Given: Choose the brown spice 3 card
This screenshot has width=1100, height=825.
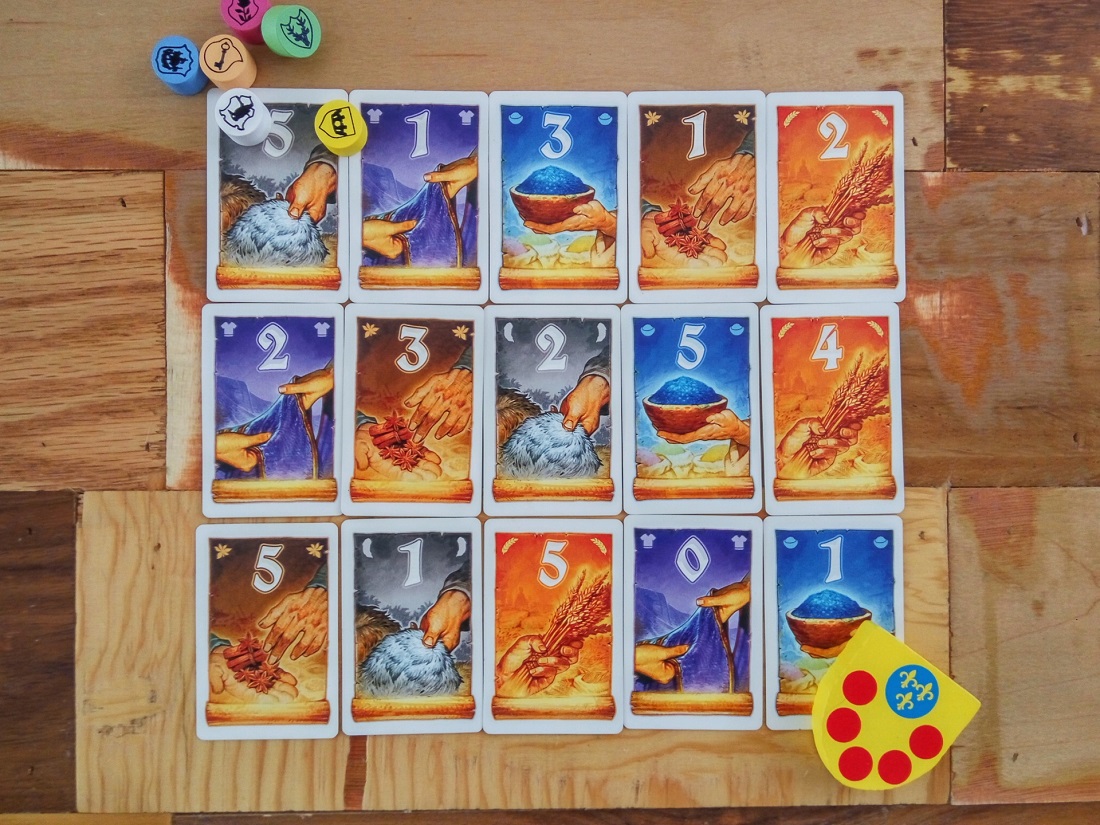Looking at the screenshot, I should (x=411, y=408).
